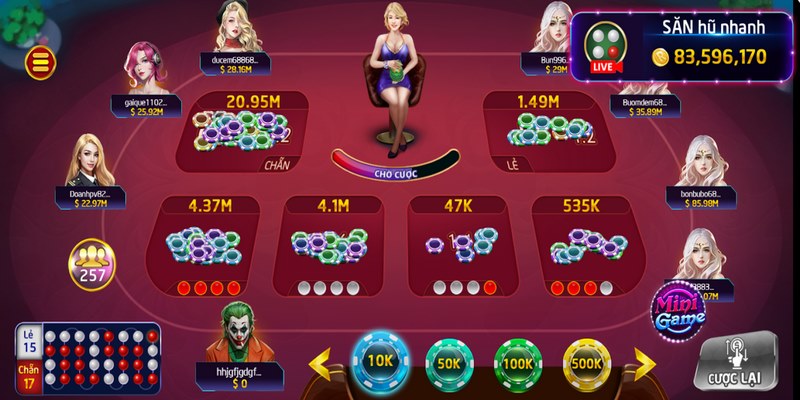Select the 10K betting chip

(381, 361)
